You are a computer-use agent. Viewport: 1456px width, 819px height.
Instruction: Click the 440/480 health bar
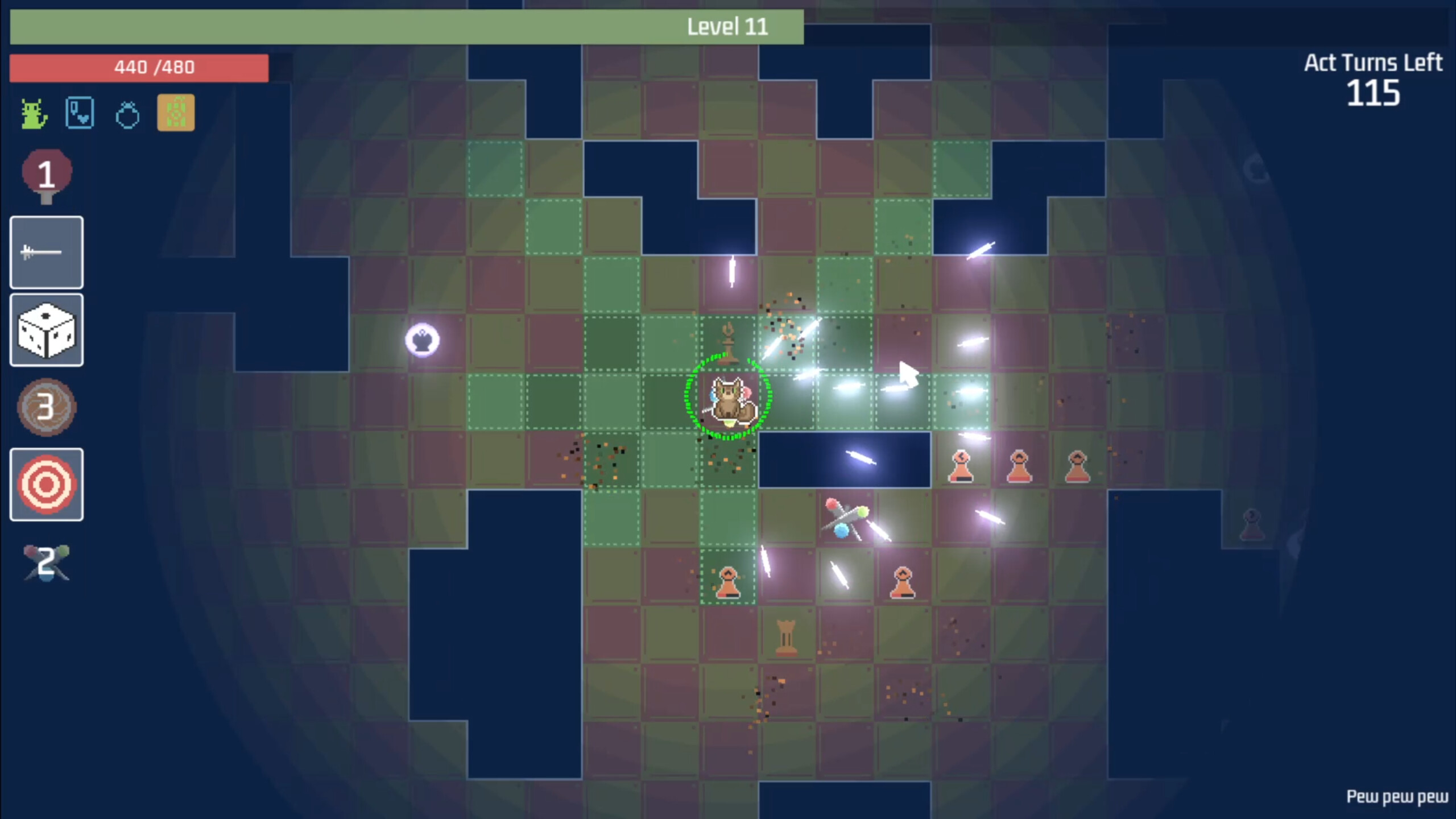tap(139, 67)
